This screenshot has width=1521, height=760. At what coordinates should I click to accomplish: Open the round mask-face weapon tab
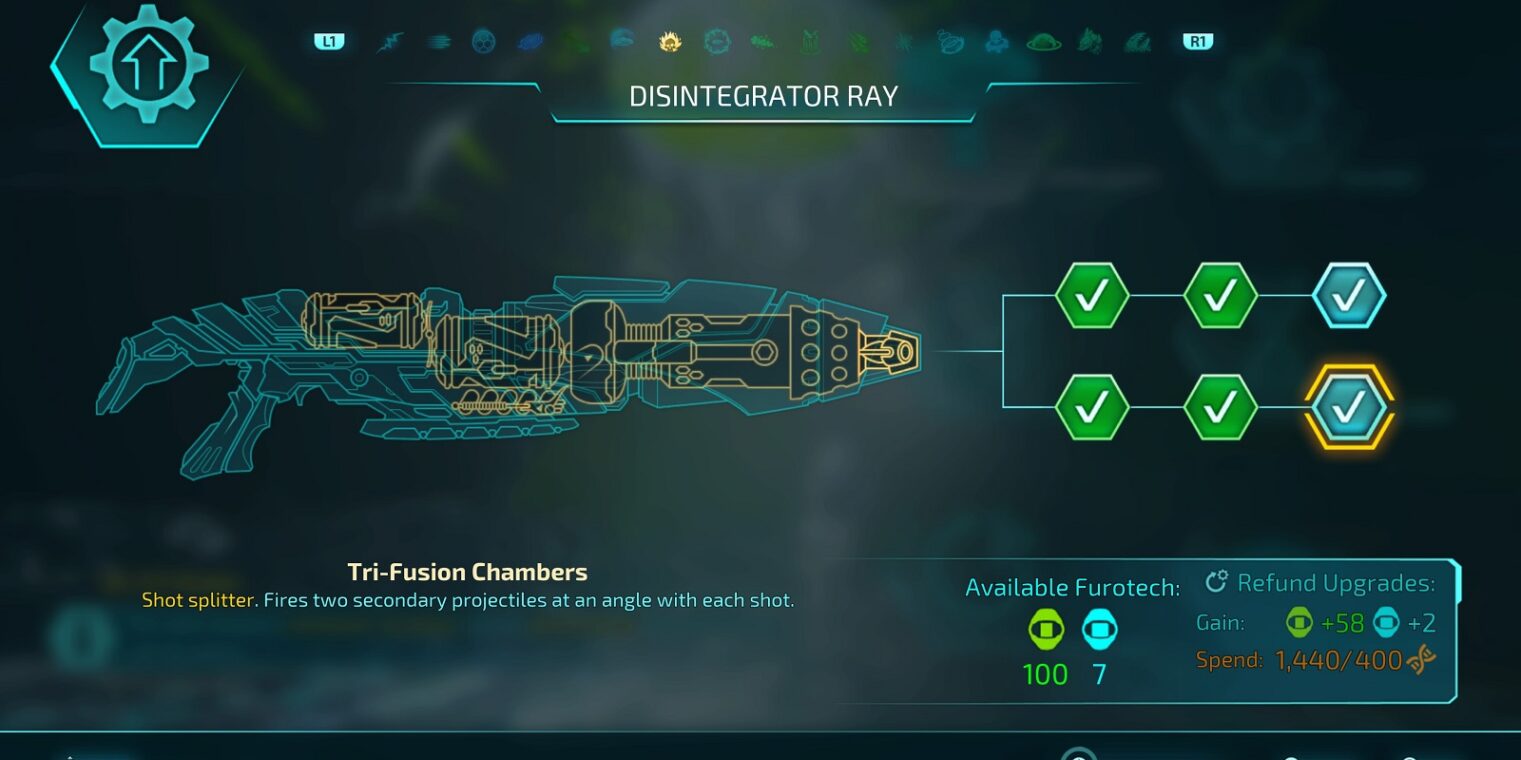[x=483, y=42]
